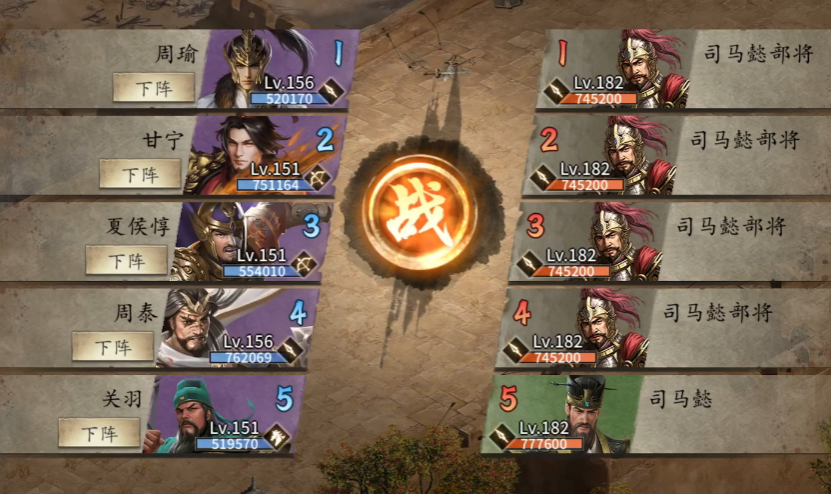Click the 下阵 button for 甘宁
The height and width of the screenshot is (494, 831).
(140, 174)
